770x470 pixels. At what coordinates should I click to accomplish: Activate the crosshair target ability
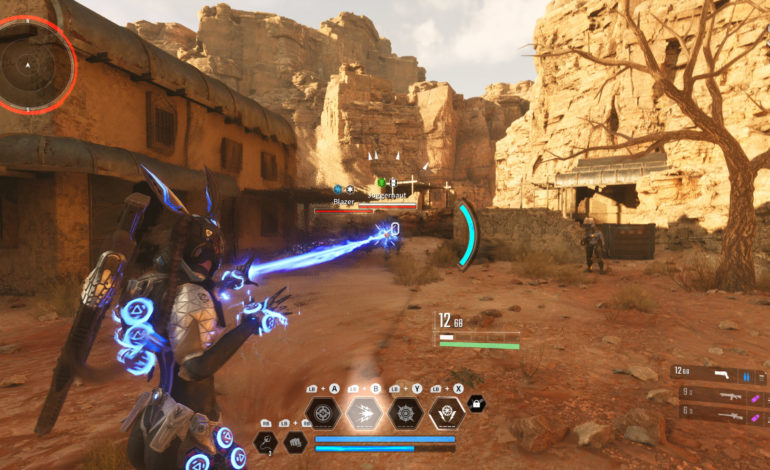(x=324, y=412)
